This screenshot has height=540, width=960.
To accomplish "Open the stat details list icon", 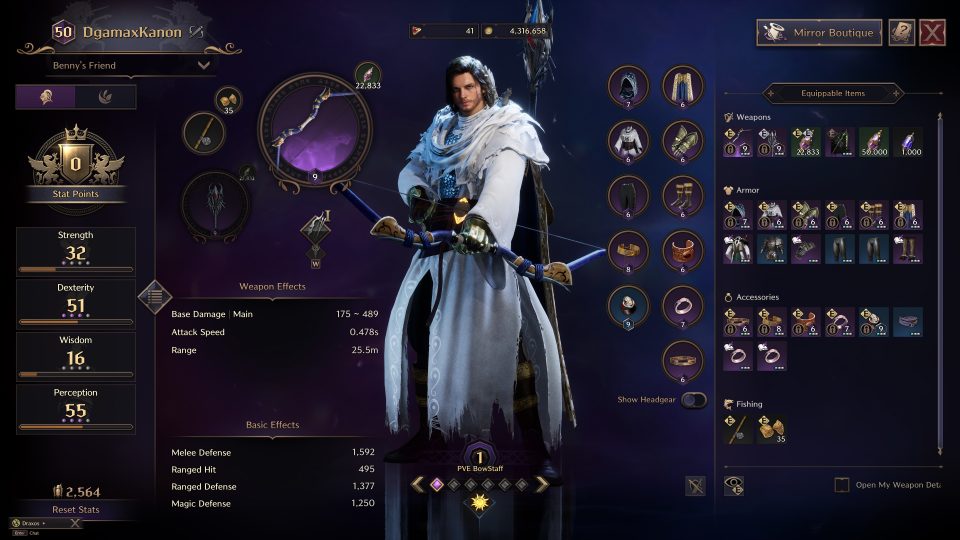I will 154,295.
